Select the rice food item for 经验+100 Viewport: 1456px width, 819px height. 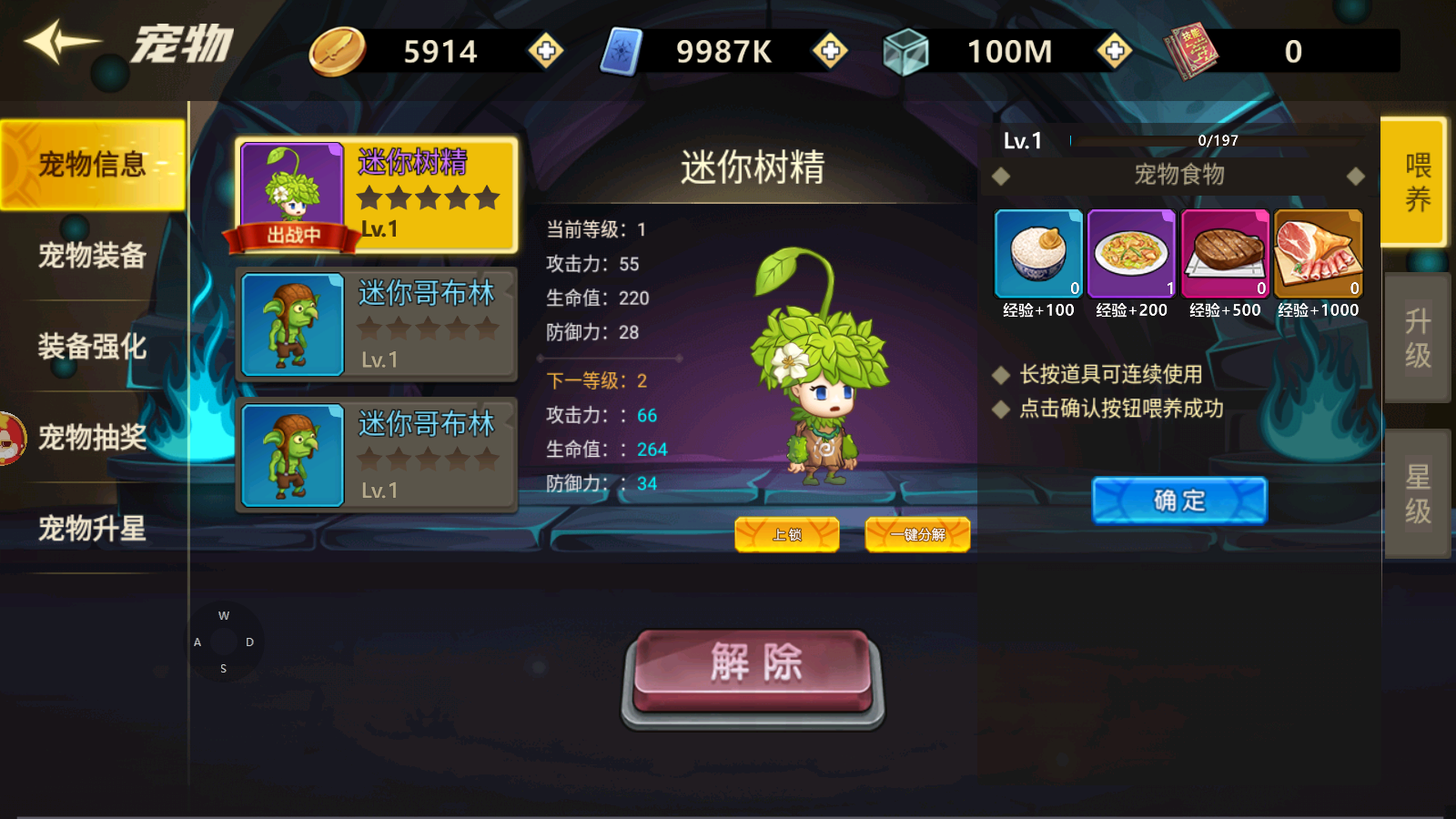click(1037, 253)
